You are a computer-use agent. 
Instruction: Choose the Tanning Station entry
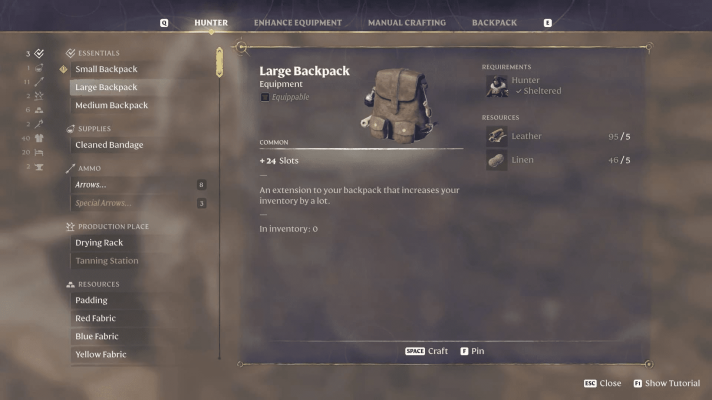[106, 261]
